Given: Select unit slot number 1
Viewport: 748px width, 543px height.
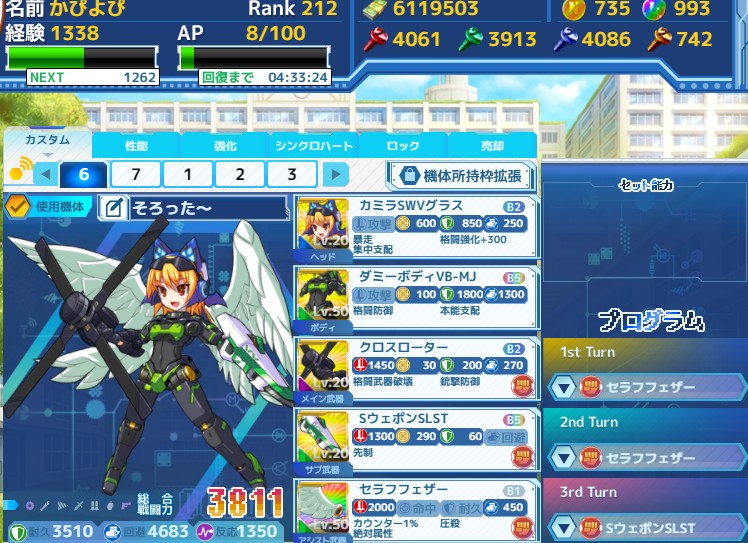Looking at the screenshot, I should pos(187,175).
